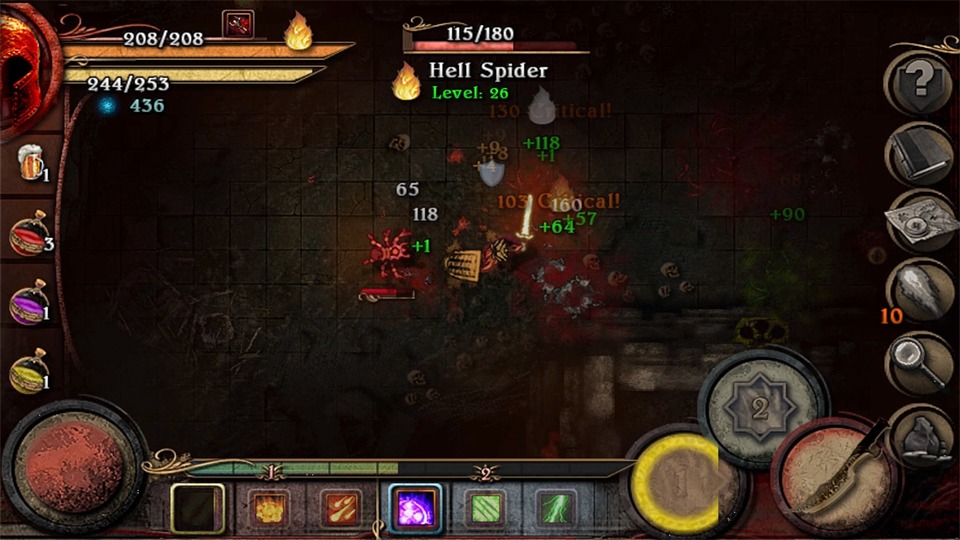Select the purple arcane orb skill
The height and width of the screenshot is (540, 960).
click(413, 508)
